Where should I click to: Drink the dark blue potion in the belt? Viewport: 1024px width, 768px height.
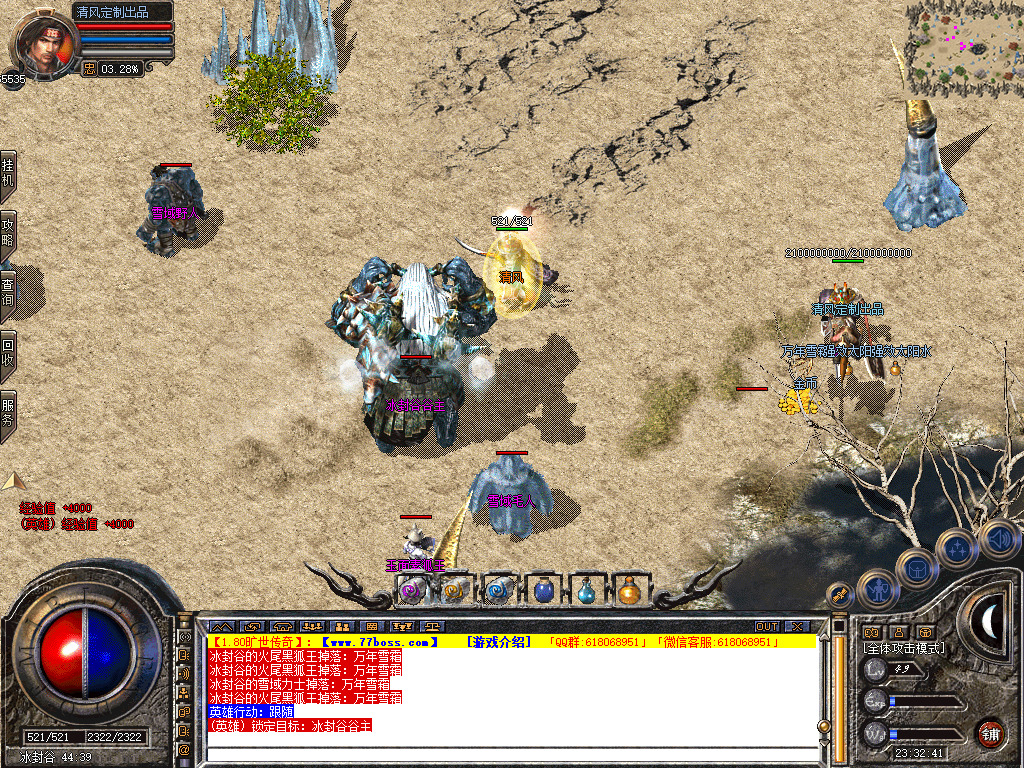[543, 591]
